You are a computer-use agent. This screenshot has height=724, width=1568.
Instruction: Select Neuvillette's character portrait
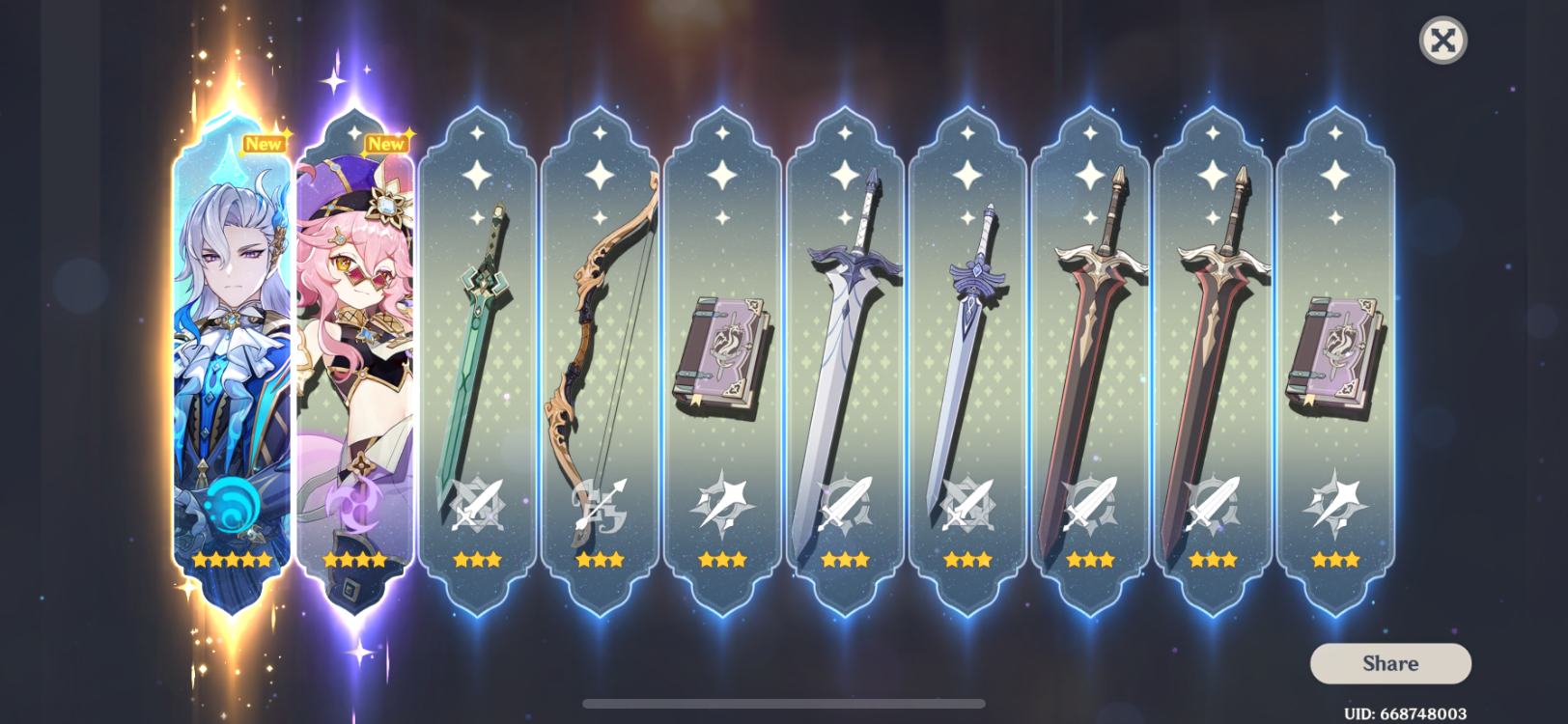(230, 357)
